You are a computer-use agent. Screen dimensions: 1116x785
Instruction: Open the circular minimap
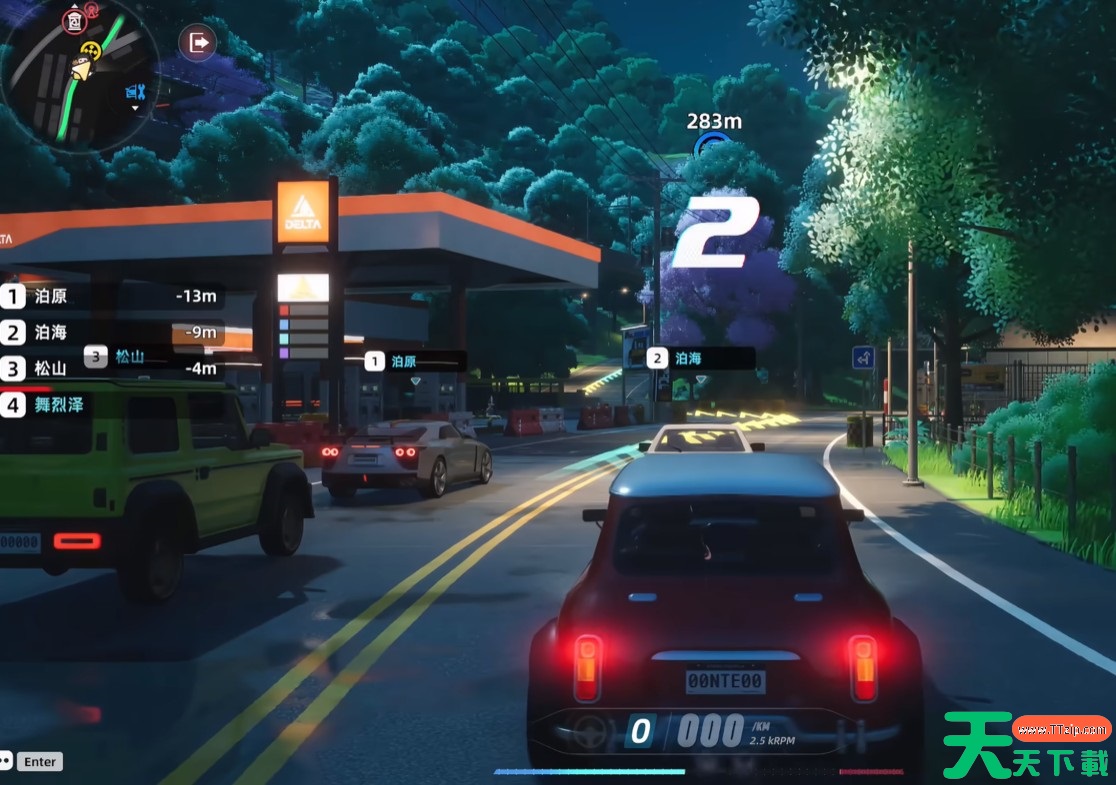click(x=78, y=75)
